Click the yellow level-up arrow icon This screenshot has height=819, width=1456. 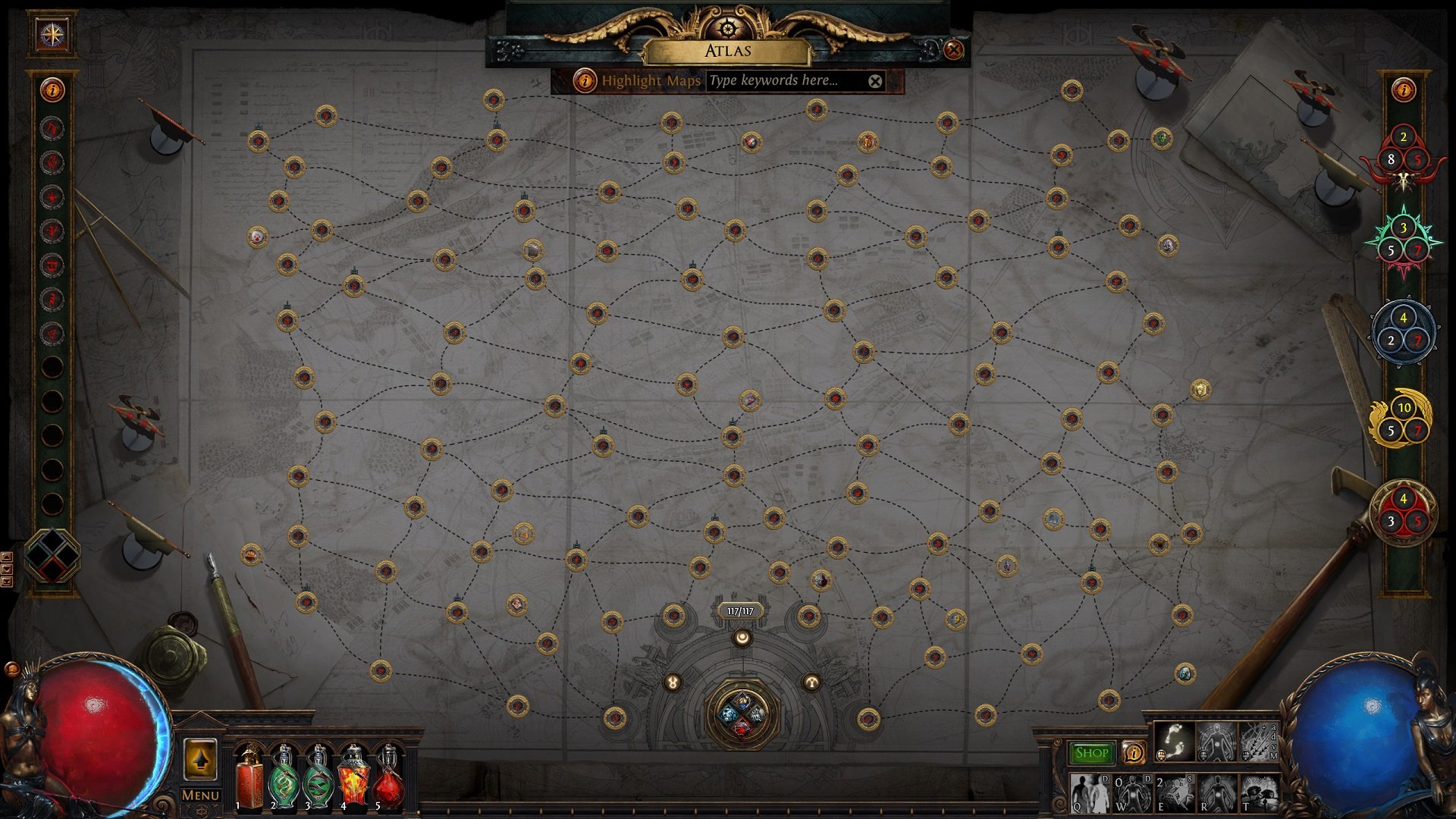tap(200, 760)
